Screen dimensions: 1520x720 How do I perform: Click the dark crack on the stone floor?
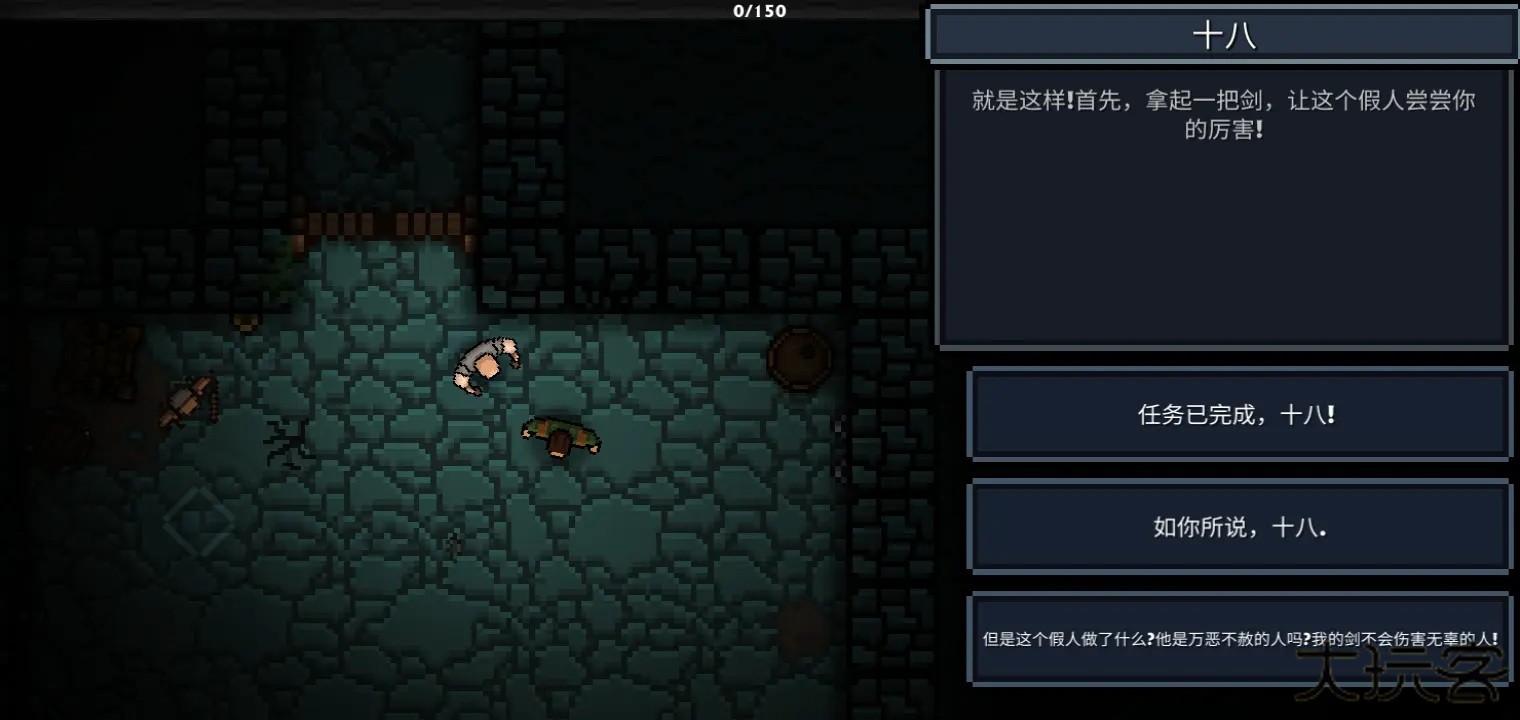click(x=286, y=440)
